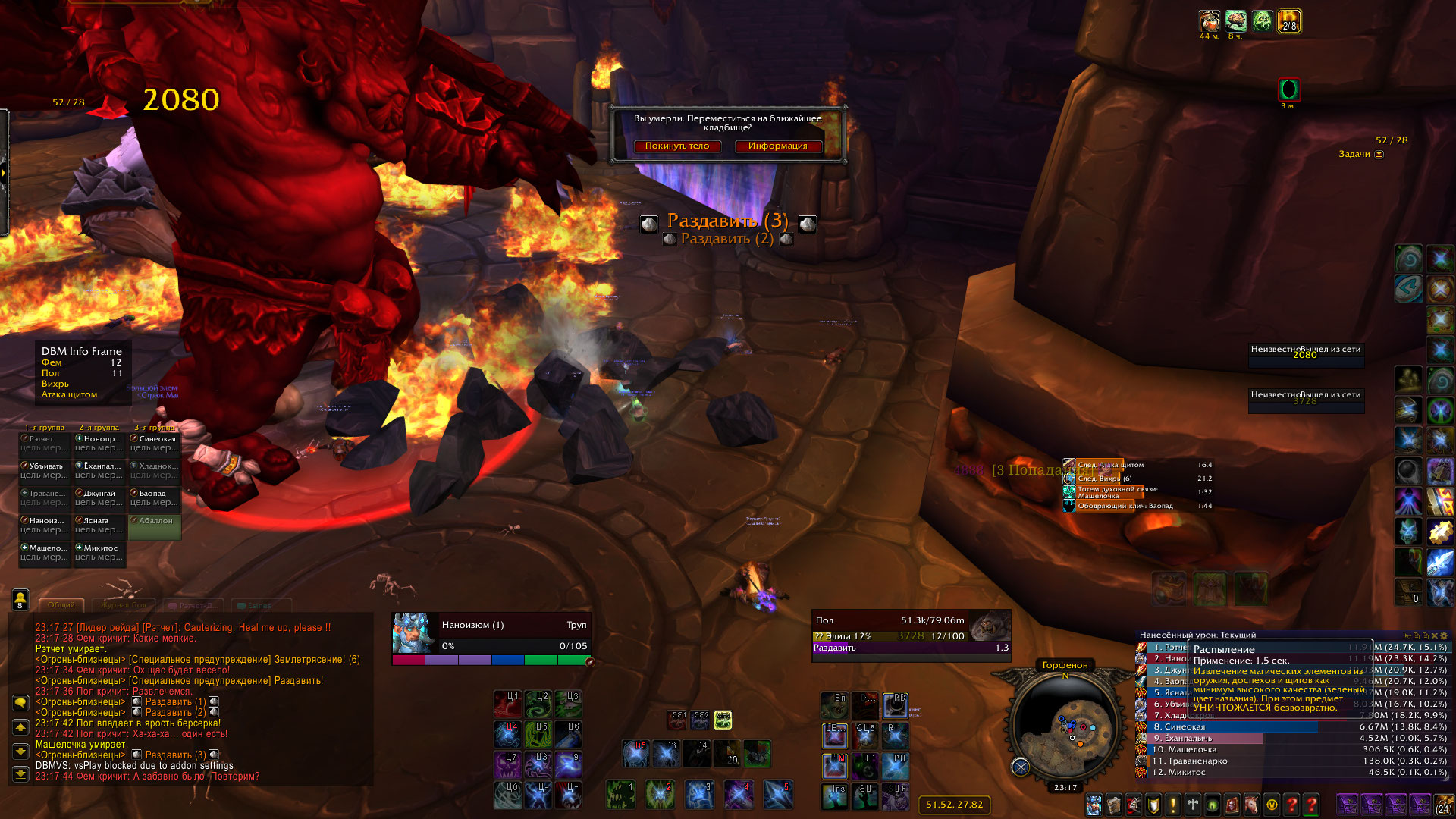Activate the highlighted yellow-green stance button

(x=723, y=719)
